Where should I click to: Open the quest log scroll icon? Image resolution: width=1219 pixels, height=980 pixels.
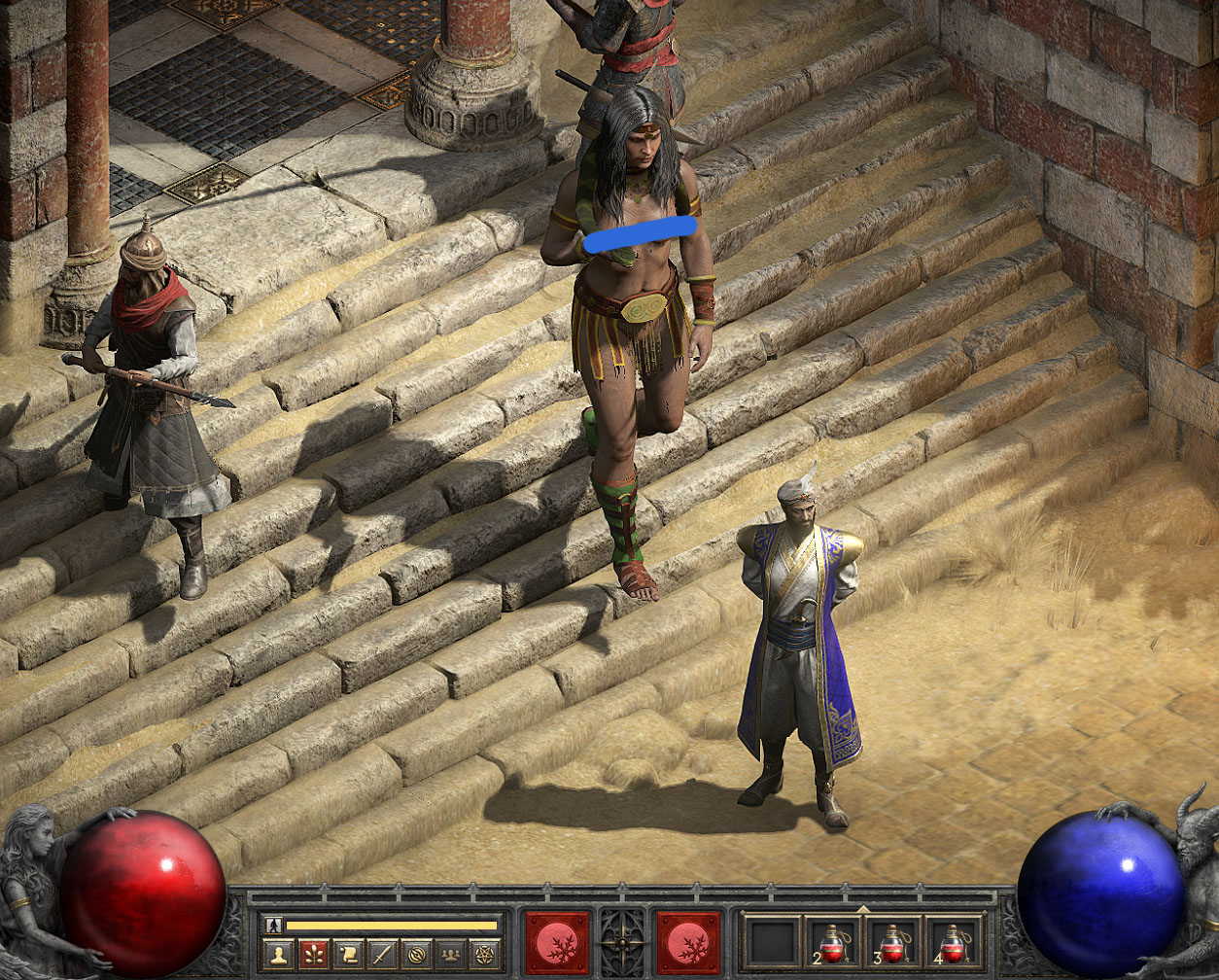346,955
